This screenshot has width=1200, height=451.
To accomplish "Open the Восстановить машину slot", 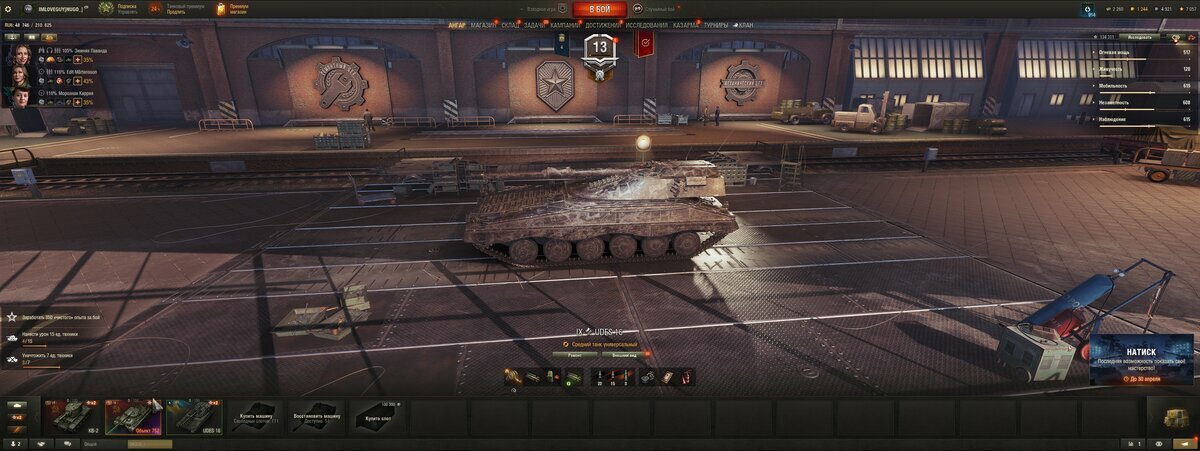I will pyautogui.click(x=316, y=417).
